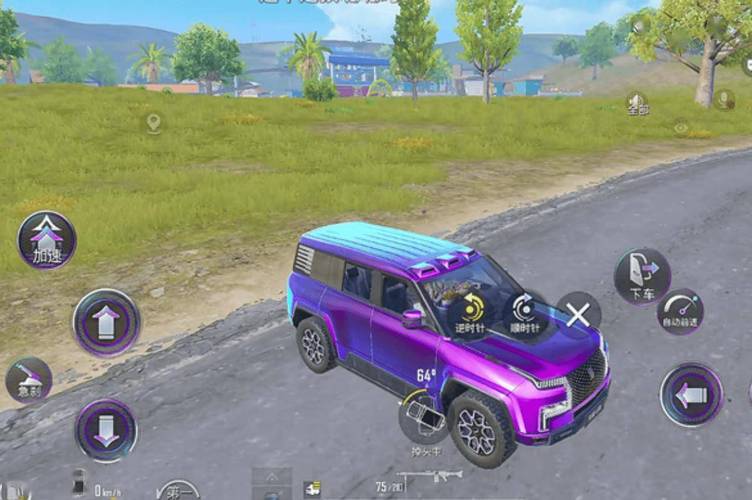Exit the vehicle with 下车 button
The image size is (752, 500).
coord(642,276)
